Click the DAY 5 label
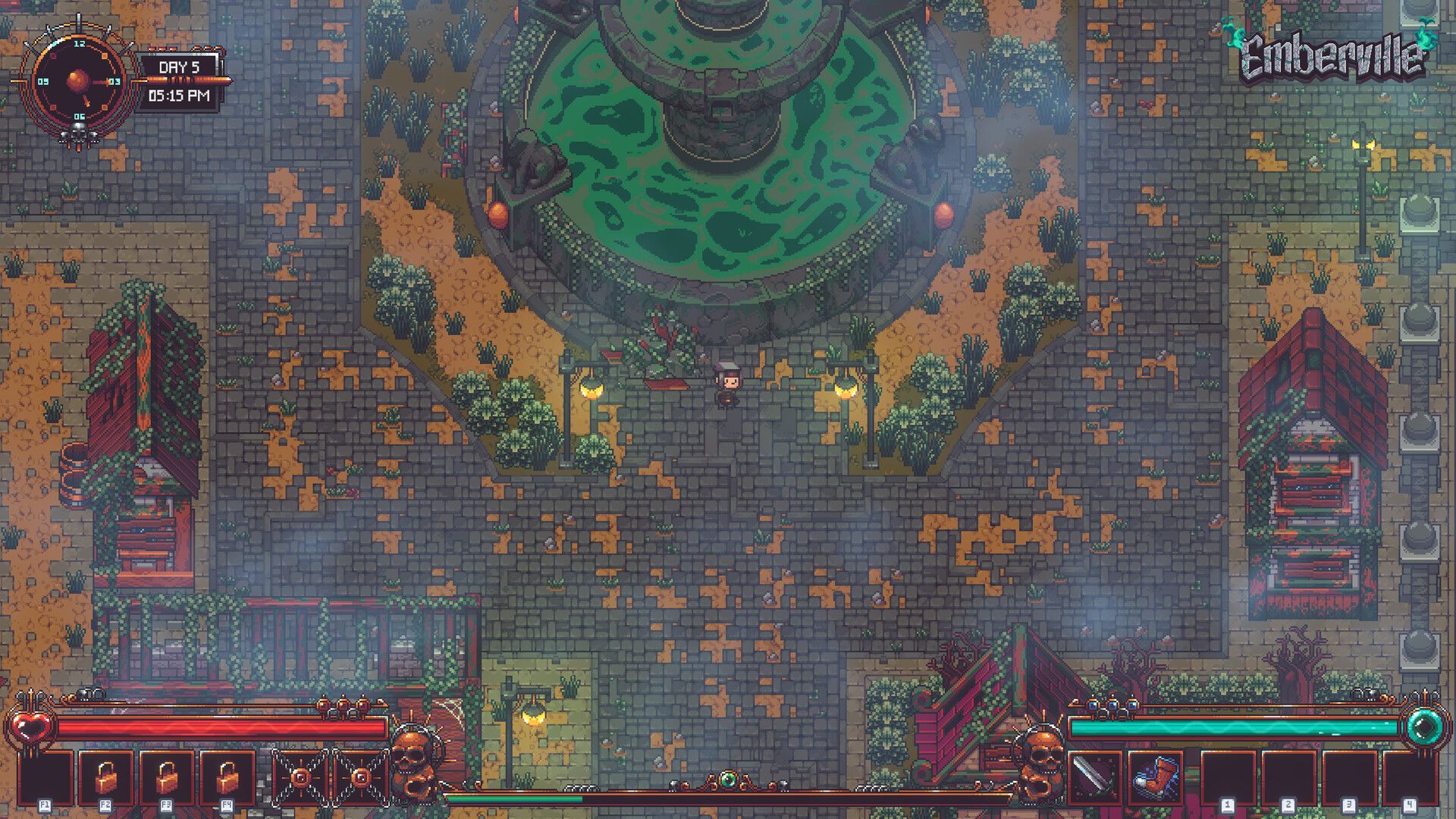Viewport: 1456px width, 819px height. (x=180, y=67)
